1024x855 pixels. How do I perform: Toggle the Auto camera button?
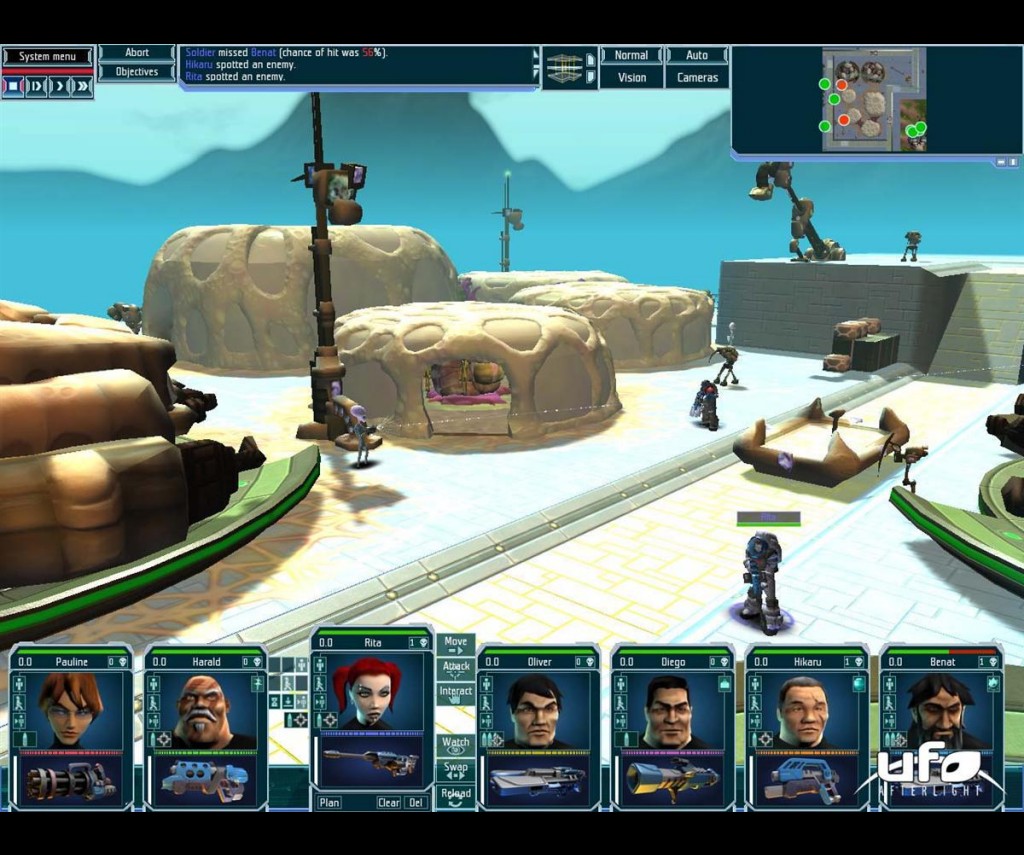[697, 56]
